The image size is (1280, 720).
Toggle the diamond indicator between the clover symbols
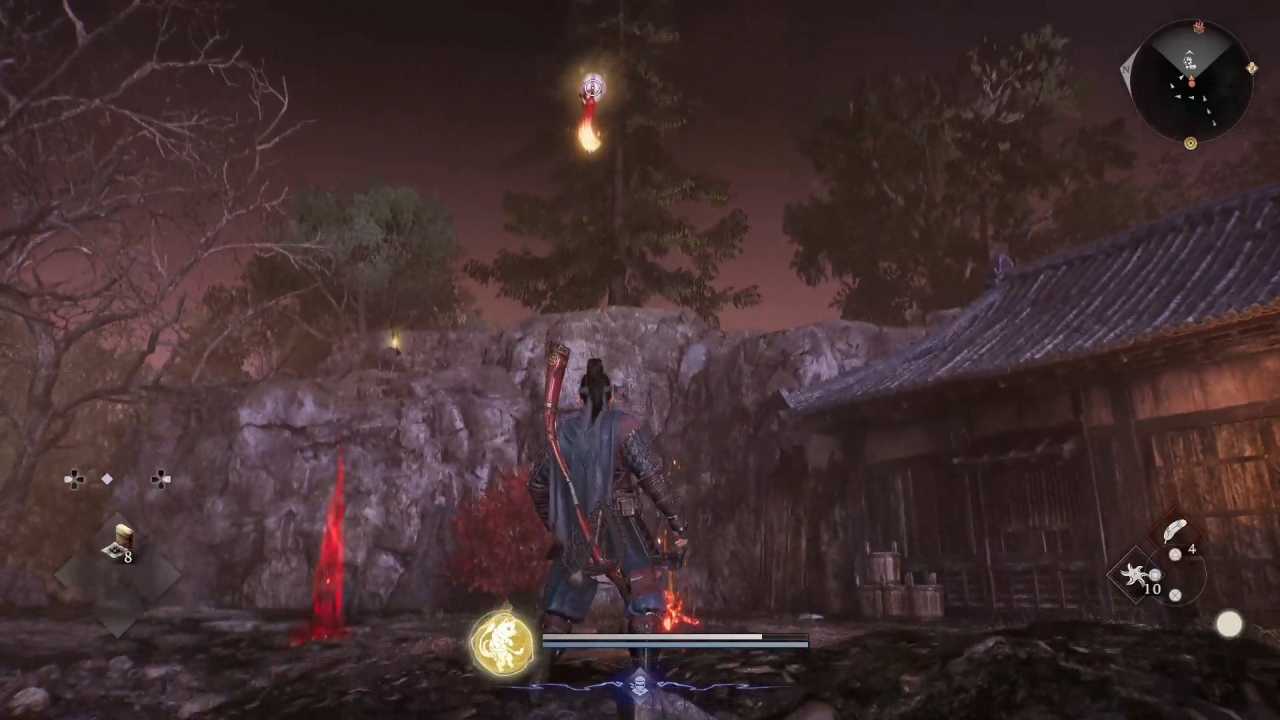click(x=107, y=478)
